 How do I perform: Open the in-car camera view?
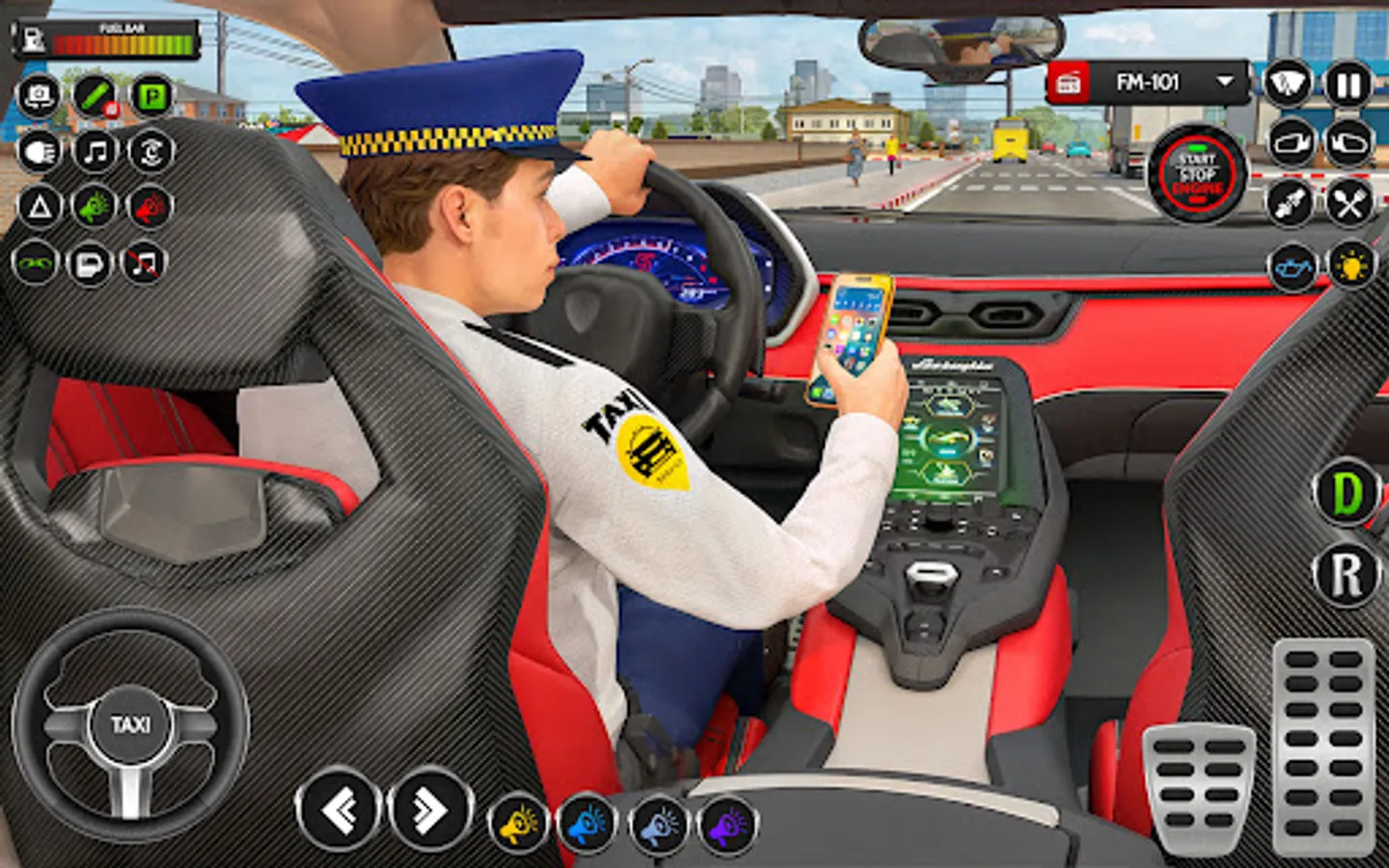(39, 95)
